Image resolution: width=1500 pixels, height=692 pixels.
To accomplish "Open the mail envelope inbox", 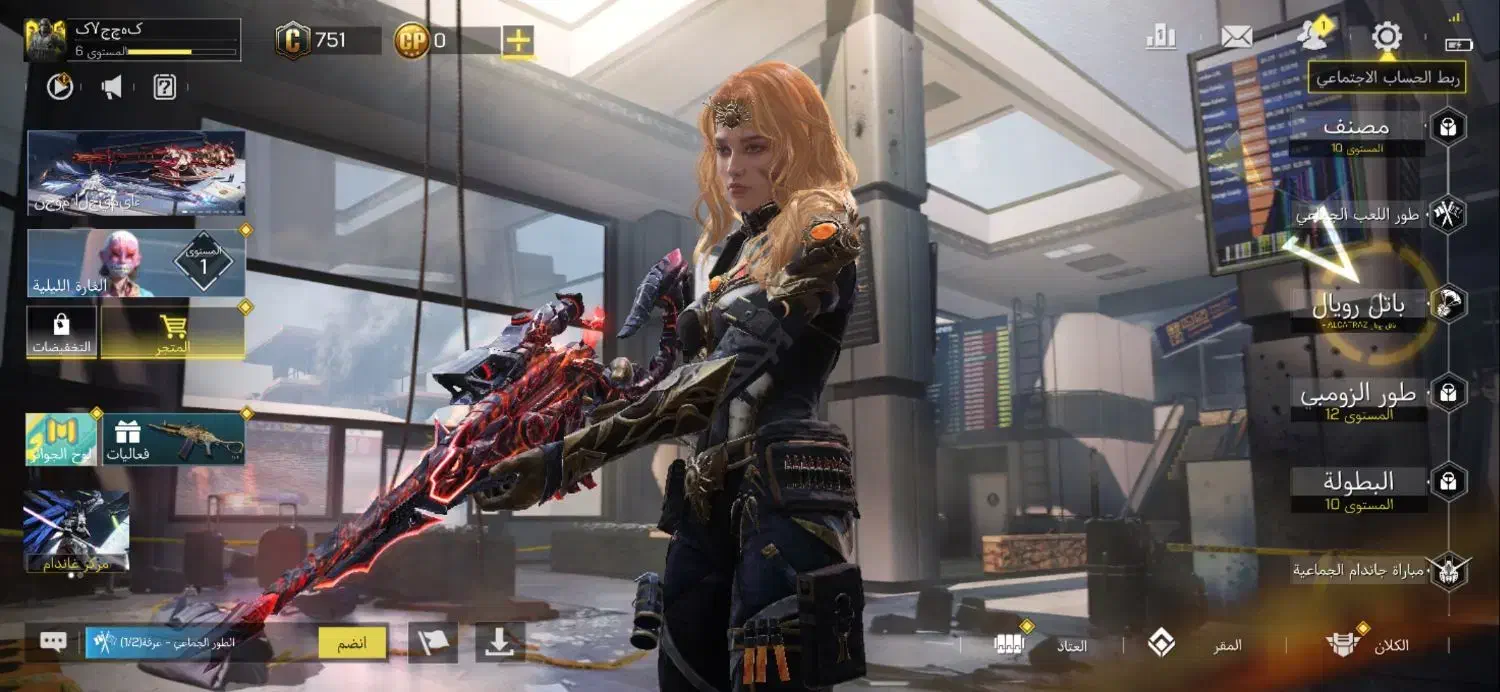I will click(x=1237, y=38).
